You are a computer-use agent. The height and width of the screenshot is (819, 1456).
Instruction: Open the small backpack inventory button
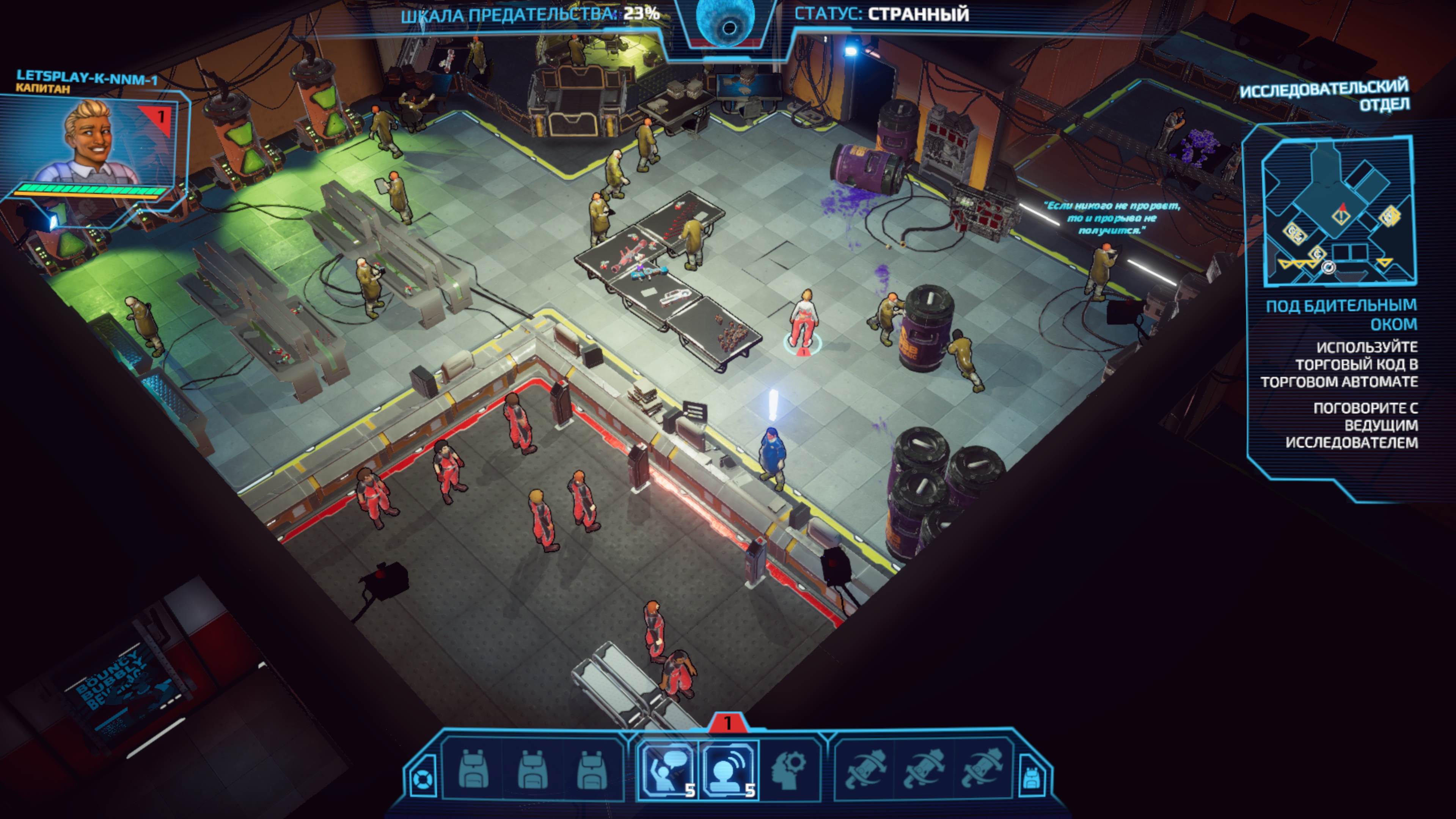point(1032,780)
